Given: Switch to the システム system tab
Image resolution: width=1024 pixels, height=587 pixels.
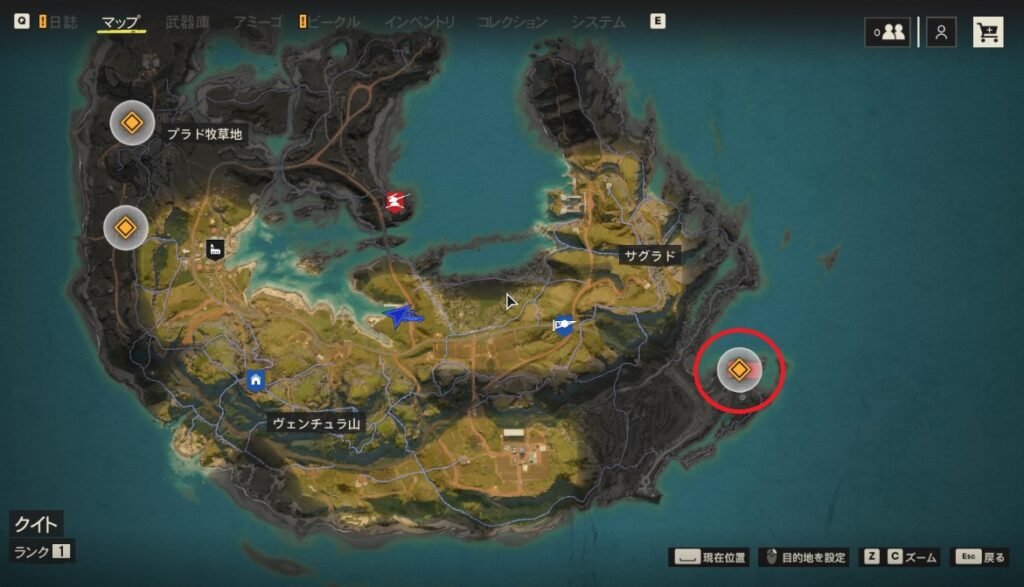Looking at the screenshot, I should pyautogui.click(x=598, y=21).
